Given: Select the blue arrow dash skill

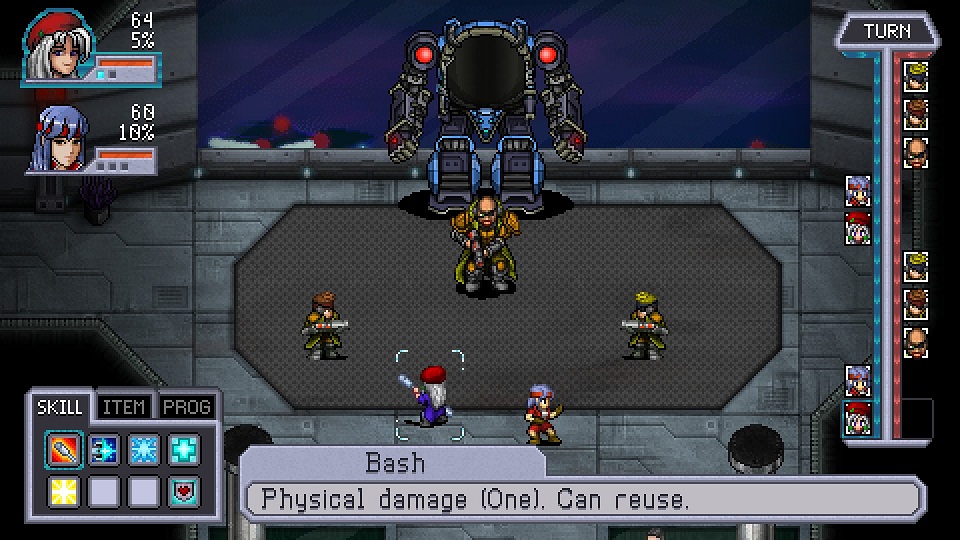Looking at the screenshot, I should (104, 451).
